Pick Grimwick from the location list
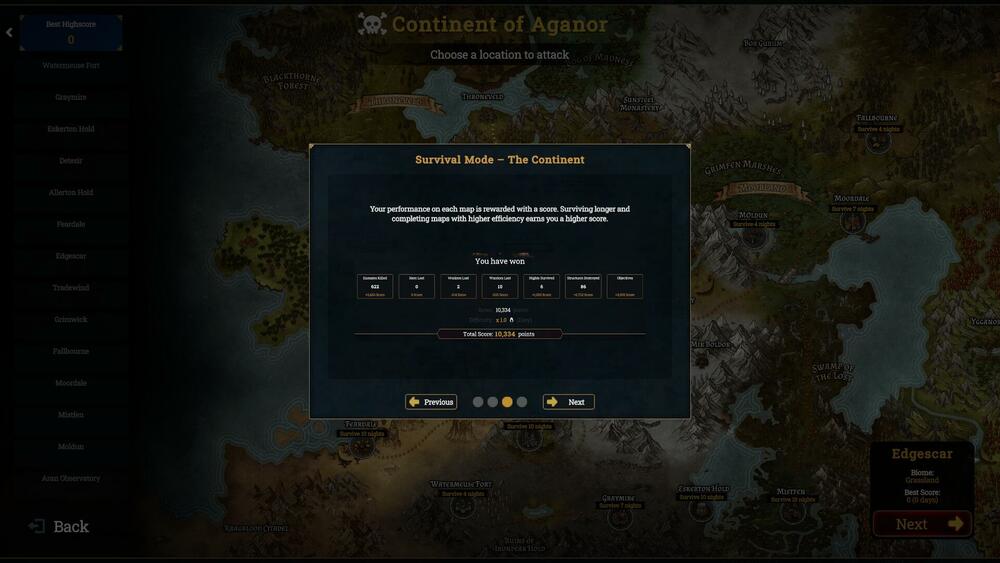Screen dimensions: 1000x563 point(71,320)
